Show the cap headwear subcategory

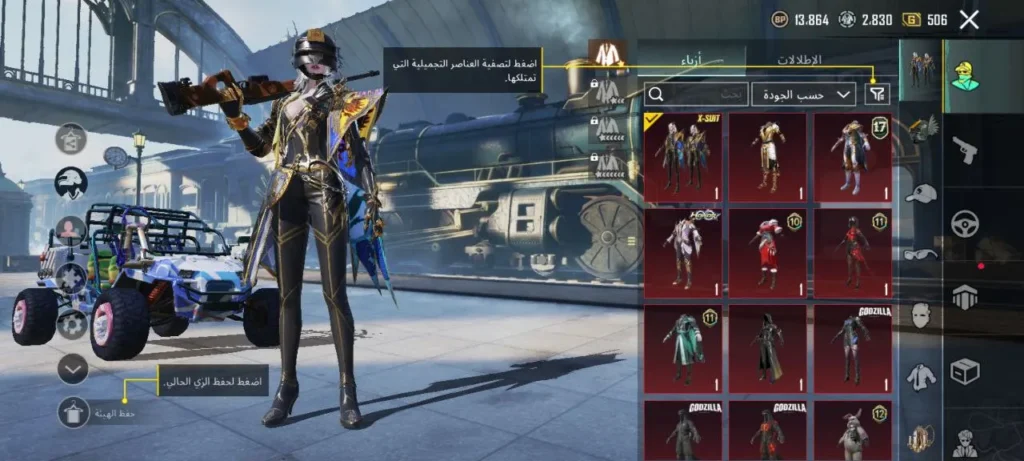[x=920, y=193]
